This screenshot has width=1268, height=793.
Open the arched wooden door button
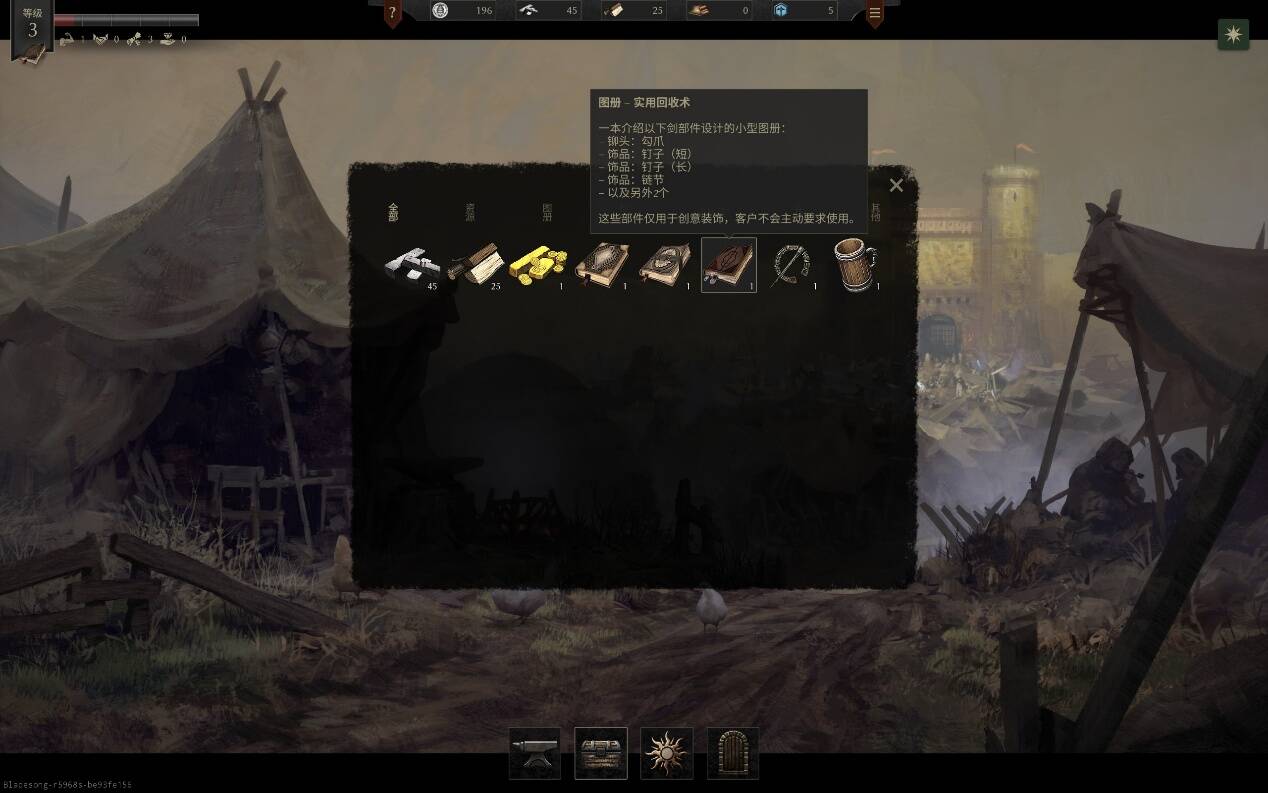pyautogui.click(x=733, y=753)
